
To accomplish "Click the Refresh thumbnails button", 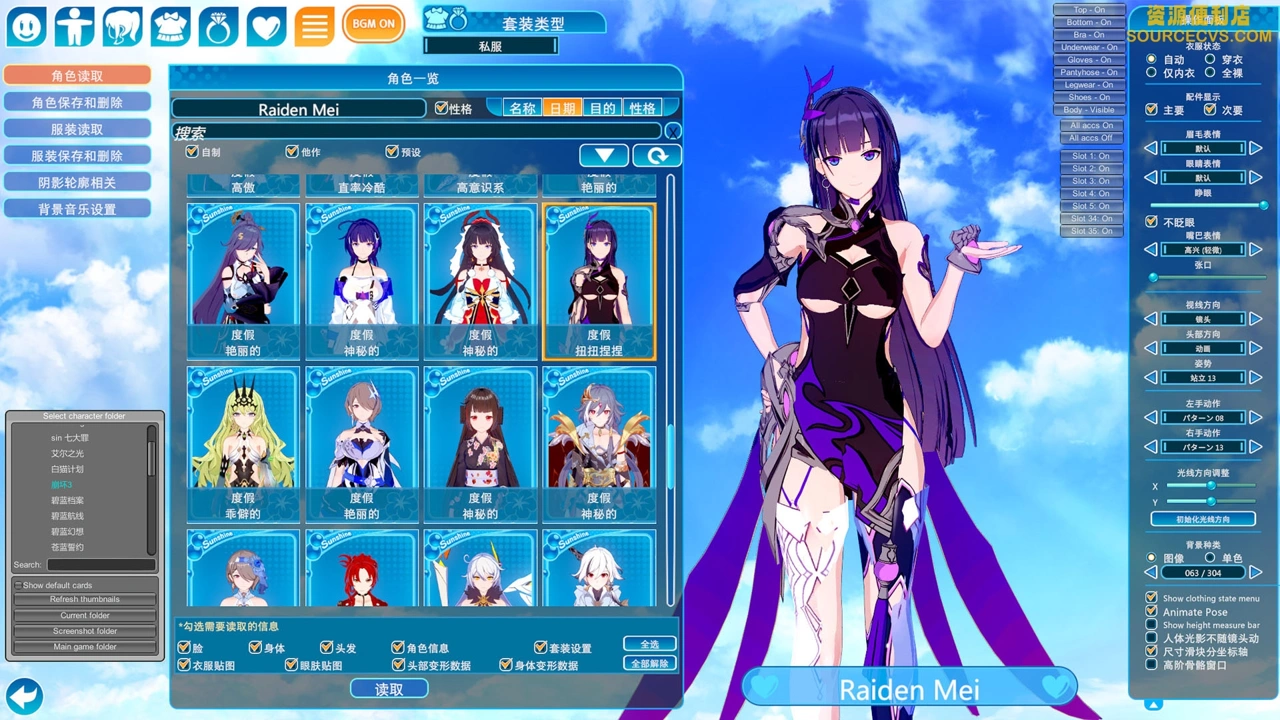I will pos(85,599).
